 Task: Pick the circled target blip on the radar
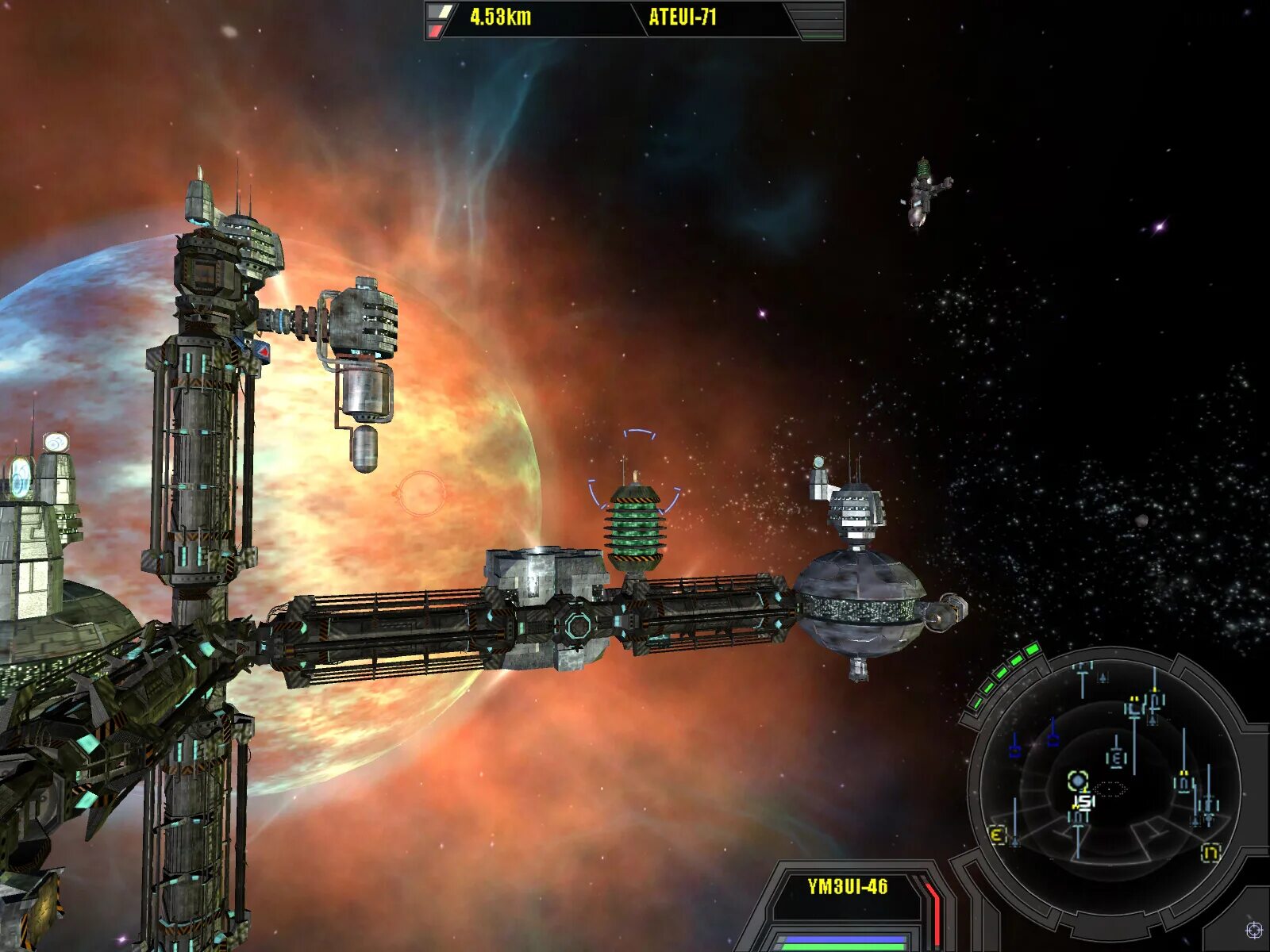pos(1076,781)
